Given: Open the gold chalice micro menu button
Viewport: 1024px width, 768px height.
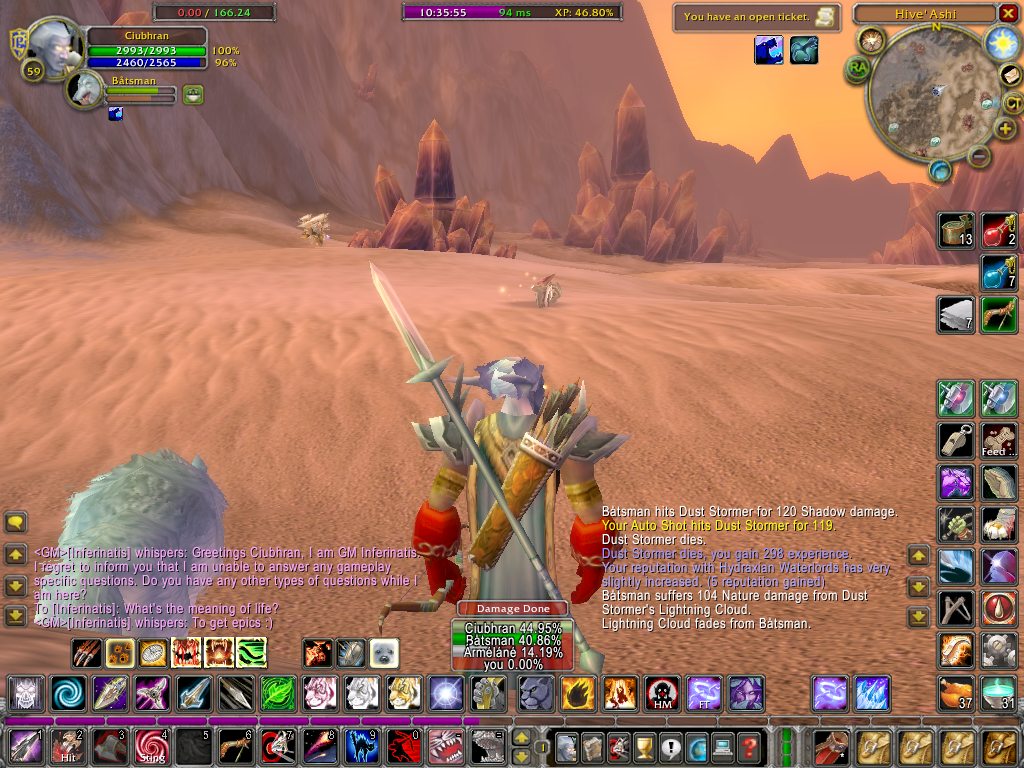Looking at the screenshot, I should click(645, 747).
